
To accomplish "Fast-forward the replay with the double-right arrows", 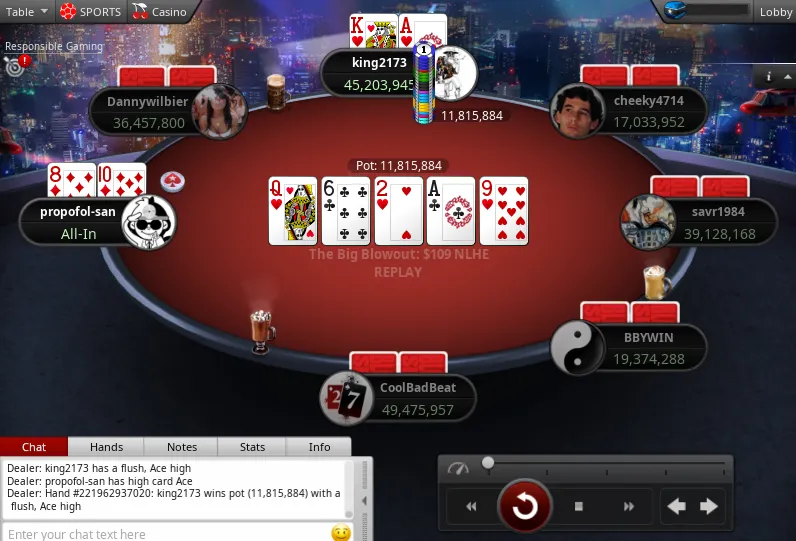I will [629, 507].
